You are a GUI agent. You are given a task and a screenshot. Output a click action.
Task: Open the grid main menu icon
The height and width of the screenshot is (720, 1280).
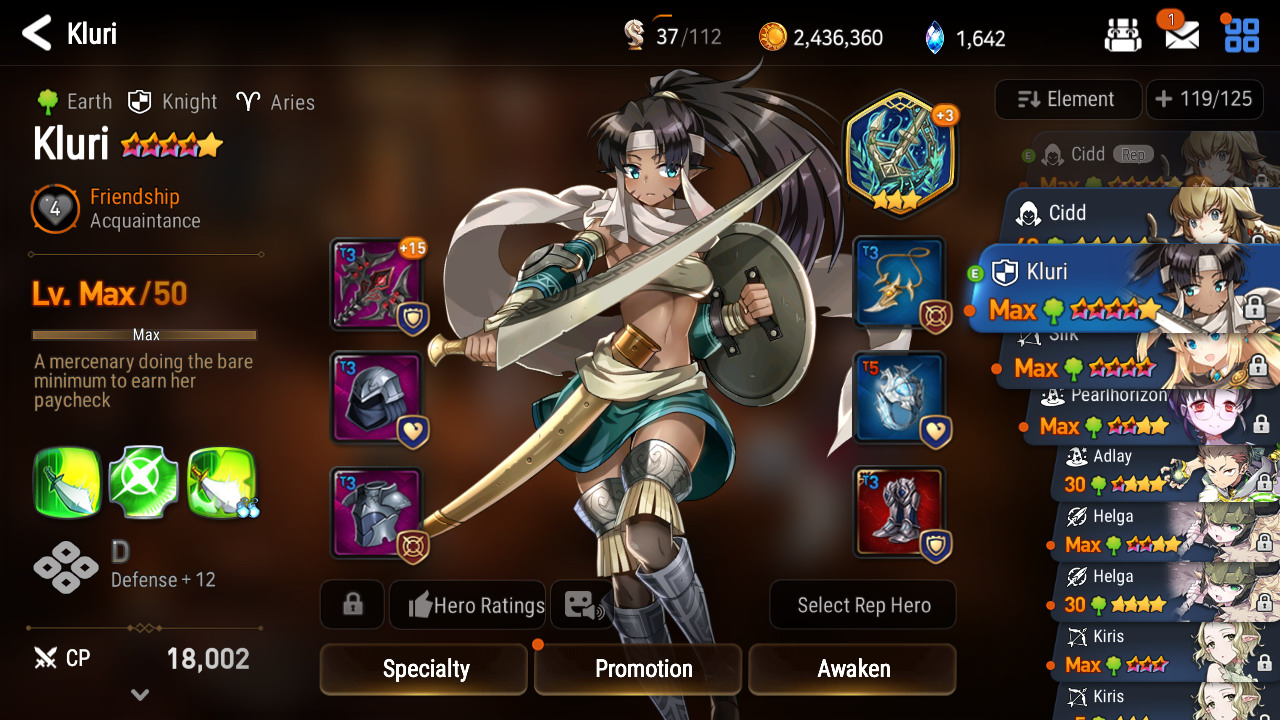click(x=1241, y=35)
